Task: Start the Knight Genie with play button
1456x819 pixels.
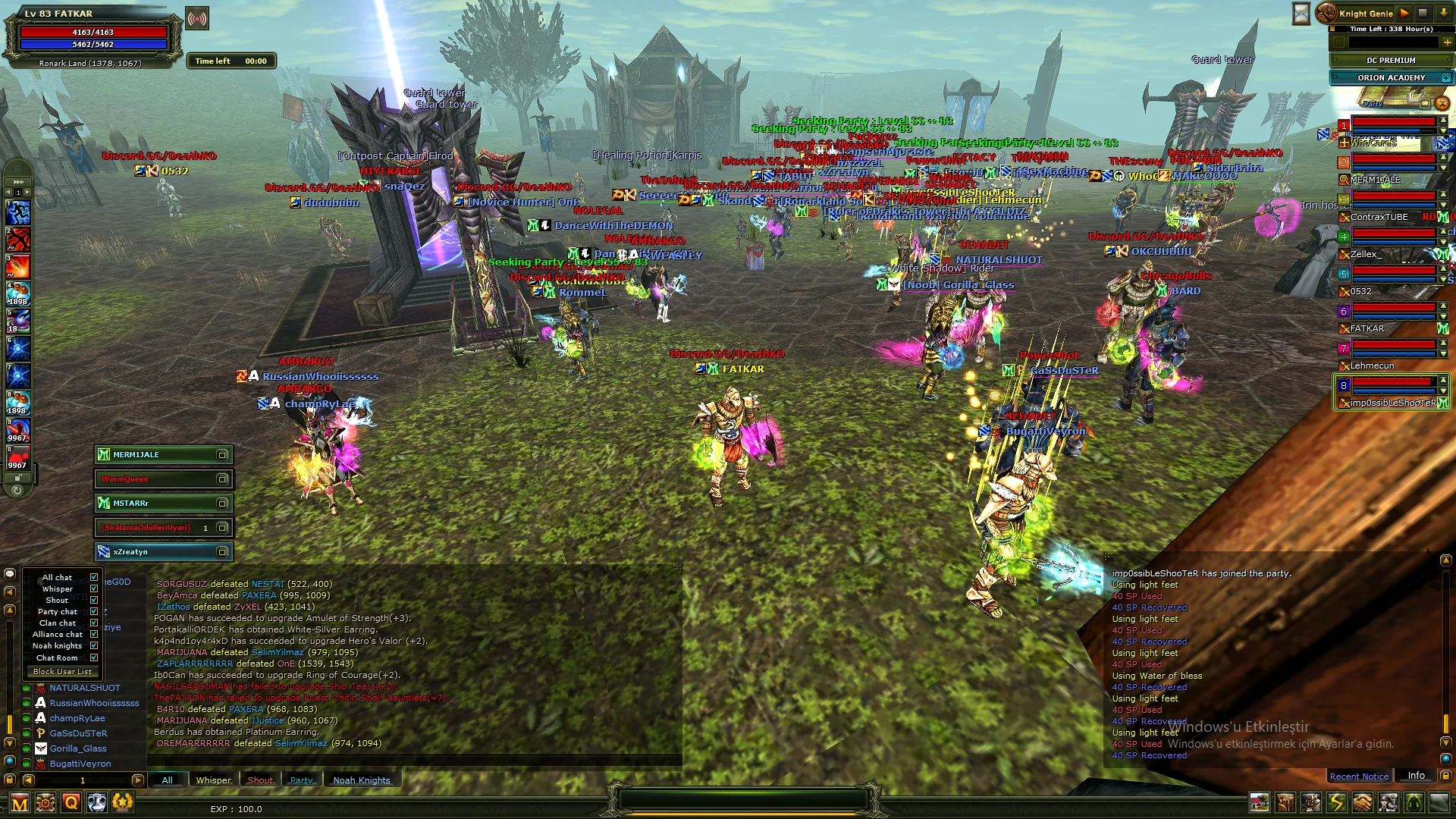Action: click(1404, 13)
